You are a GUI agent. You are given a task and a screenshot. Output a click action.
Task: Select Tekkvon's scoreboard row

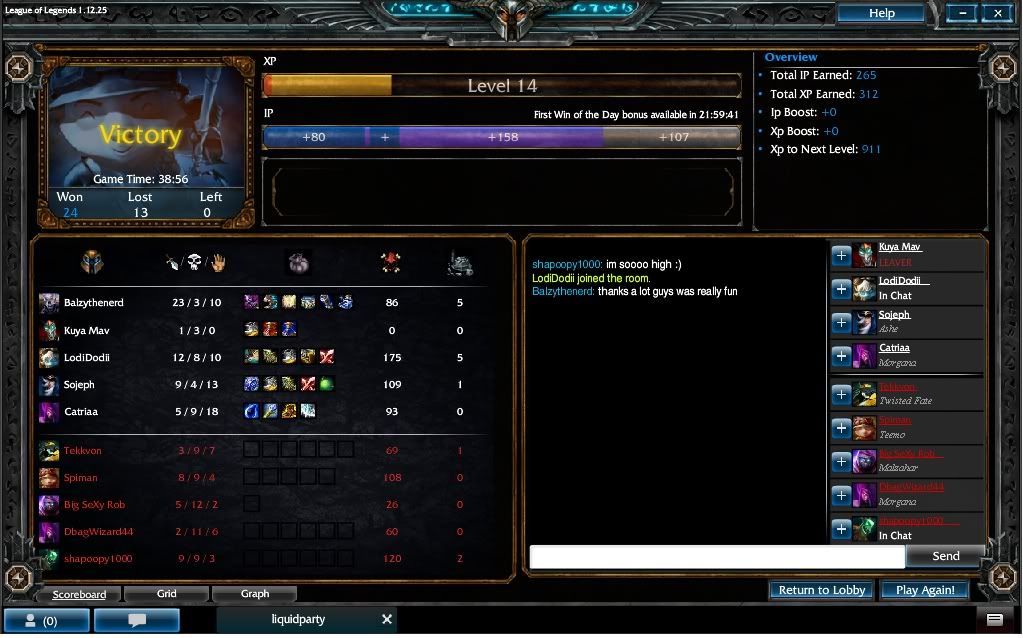click(x=82, y=451)
